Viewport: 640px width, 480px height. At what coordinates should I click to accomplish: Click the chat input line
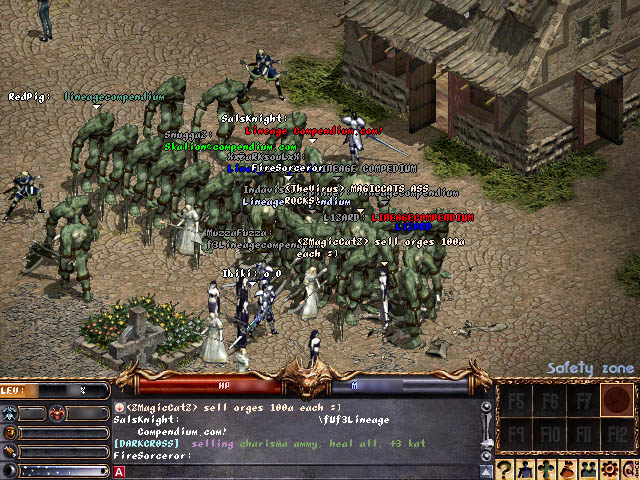point(300,471)
